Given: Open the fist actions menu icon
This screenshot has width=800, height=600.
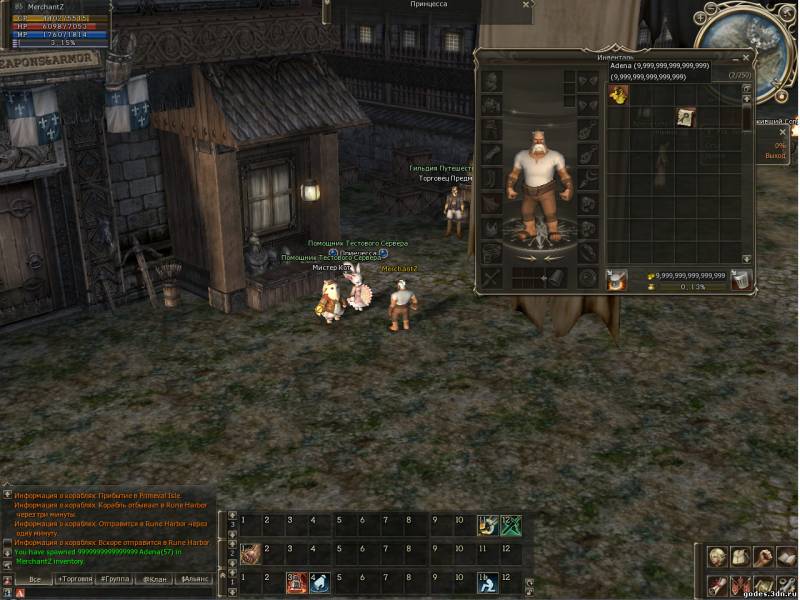Looking at the screenshot, I should [763, 557].
